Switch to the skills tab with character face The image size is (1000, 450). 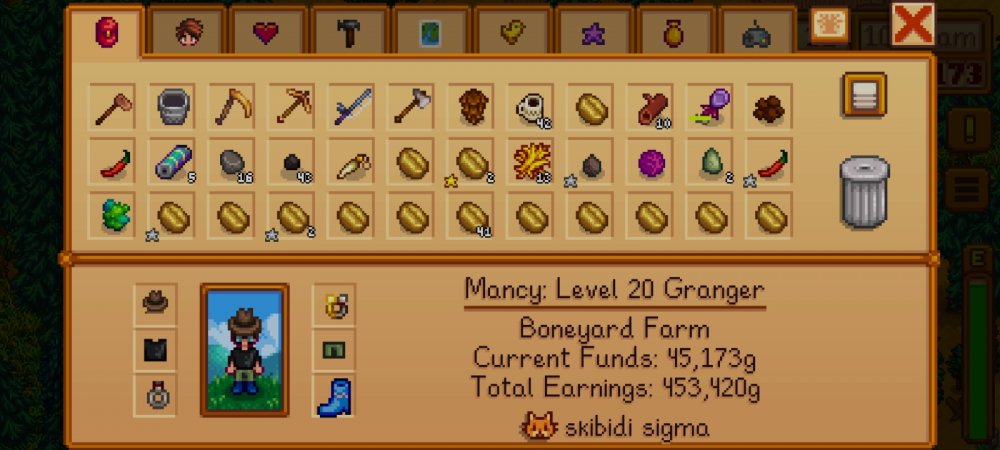point(188,34)
